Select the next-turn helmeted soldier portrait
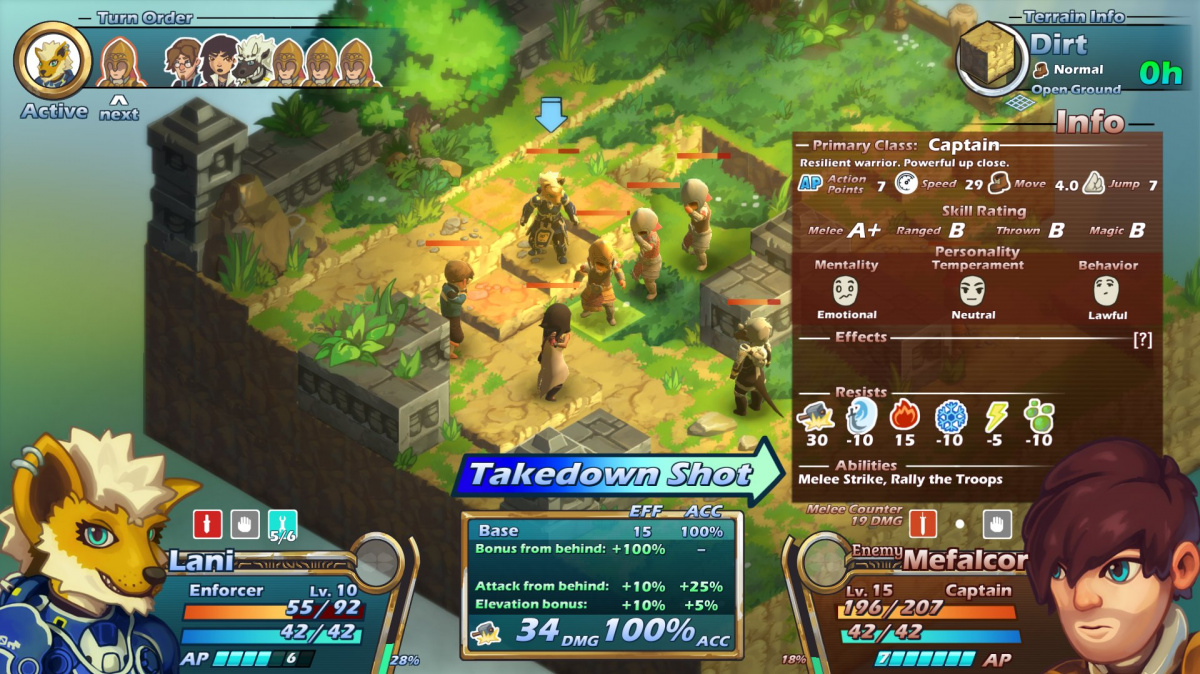The width and height of the screenshot is (1200, 674). (120, 63)
